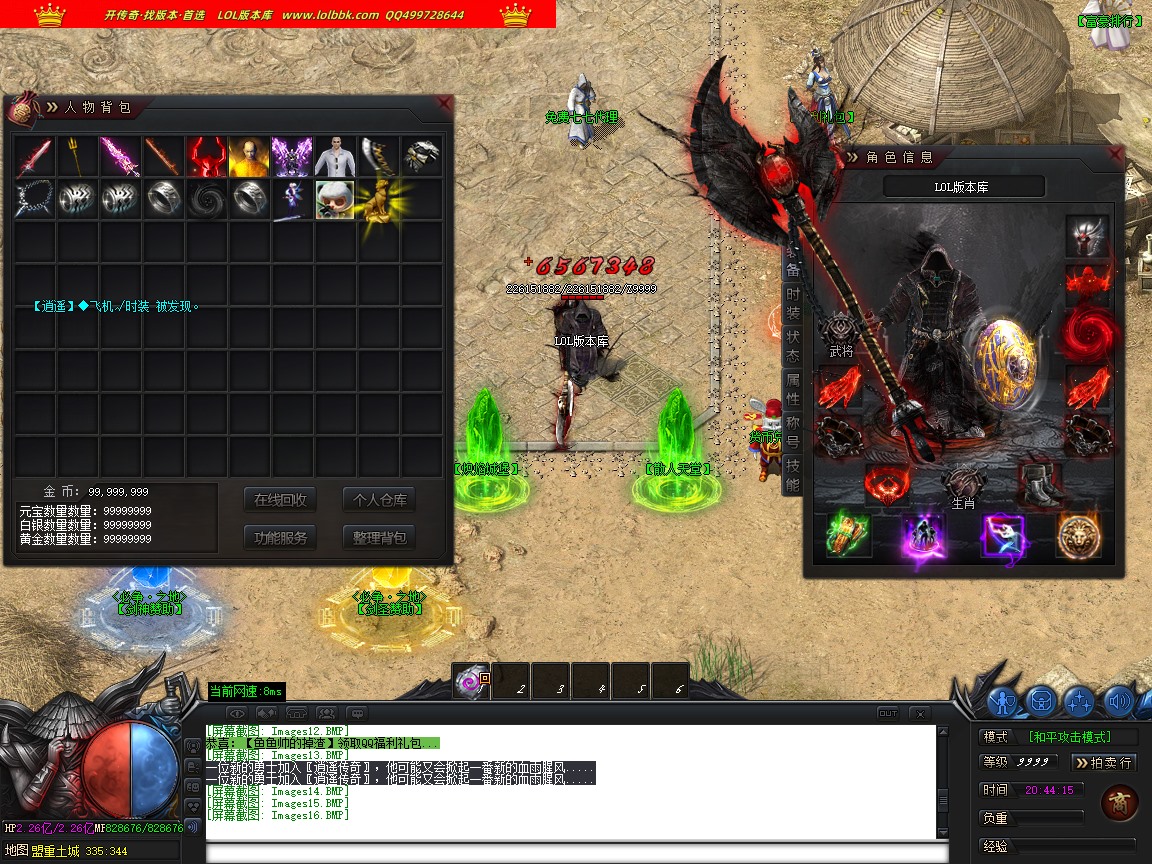Open the 拍卖行 auction house
Viewport: 1152px width, 864px height.
[x=1104, y=762]
